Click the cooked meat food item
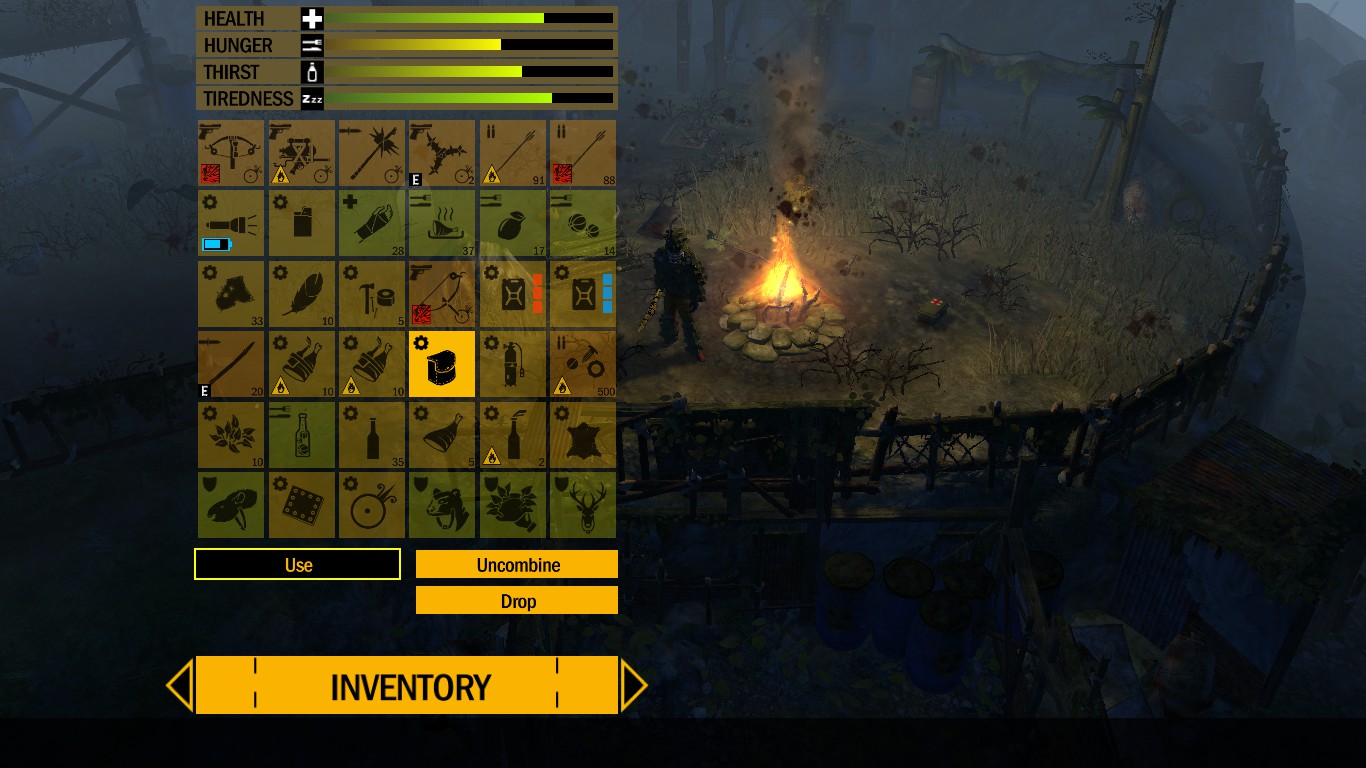1366x768 pixels. (441, 222)
